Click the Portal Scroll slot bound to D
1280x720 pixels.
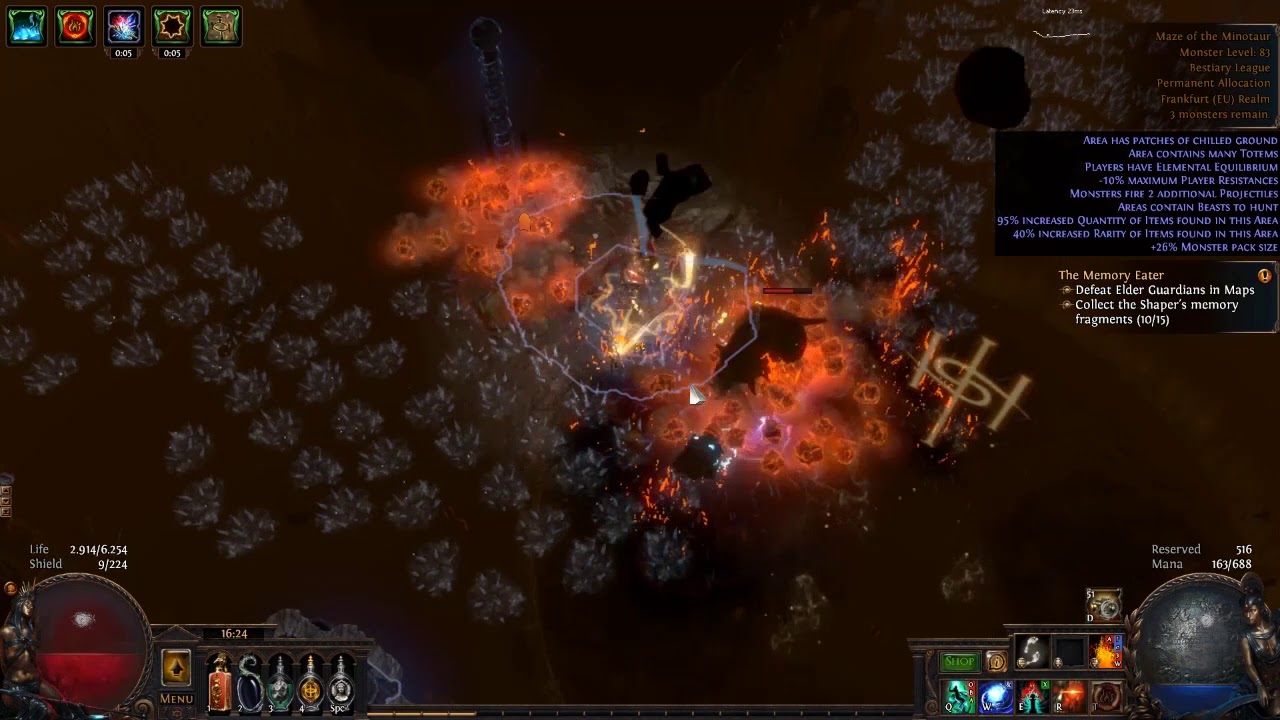coord(1105,606)
